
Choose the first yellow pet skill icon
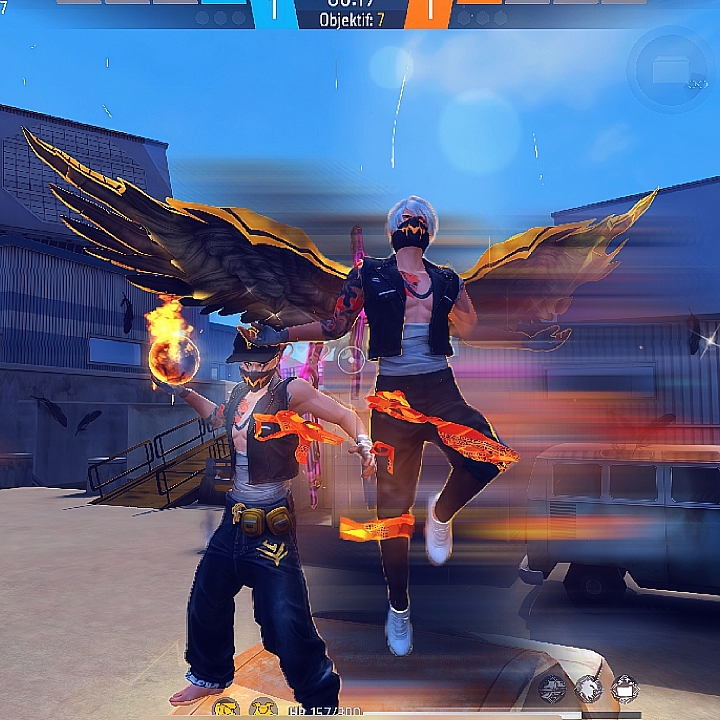pyautogui.click(x=226, y=707)
